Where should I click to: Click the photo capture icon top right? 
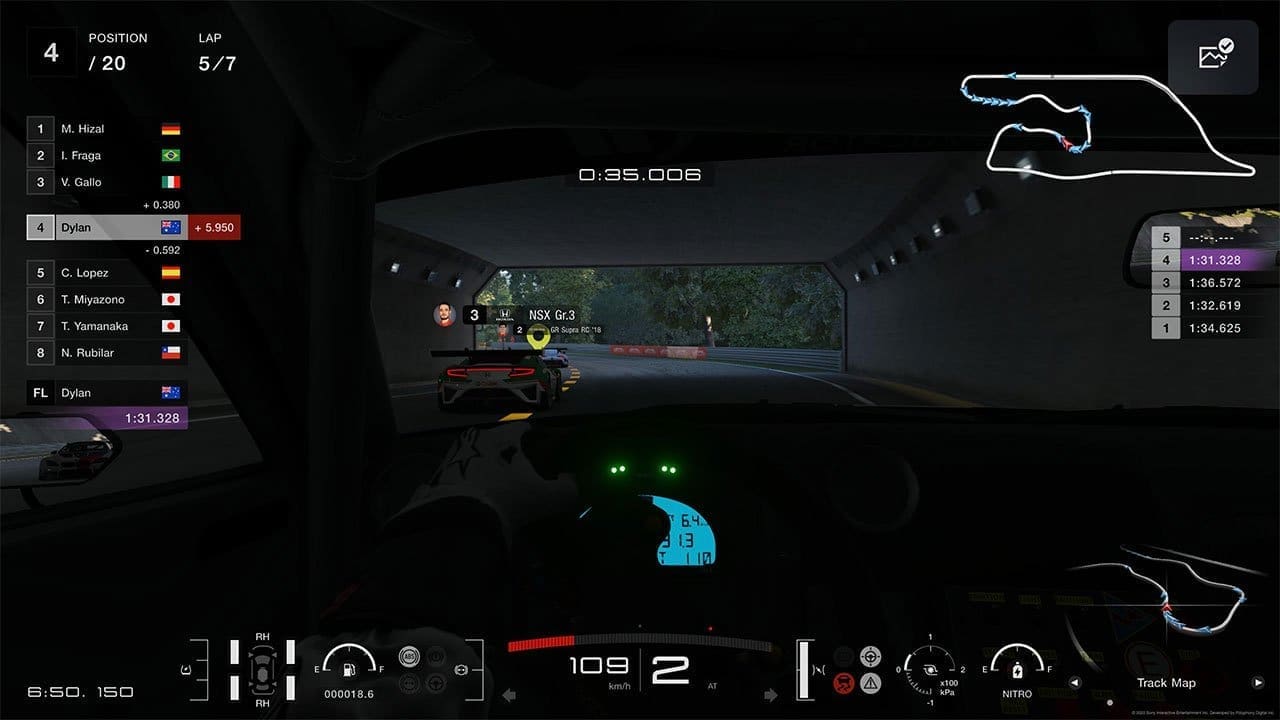[1213, 55]
